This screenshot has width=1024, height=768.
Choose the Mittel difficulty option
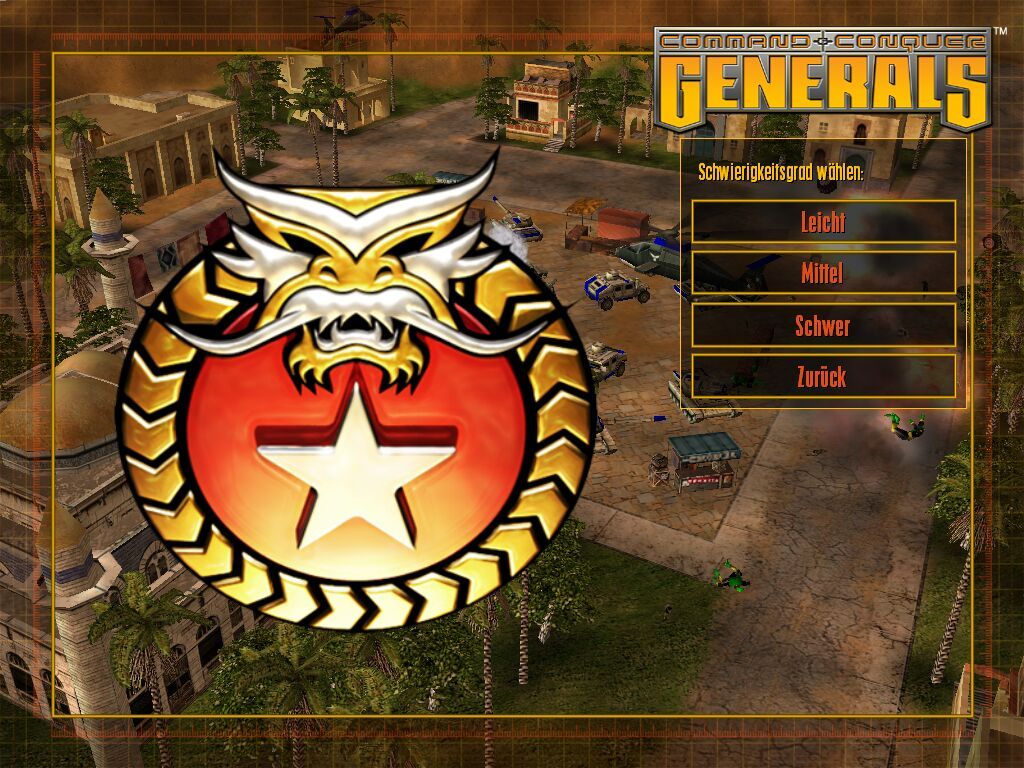coord(823,272)
